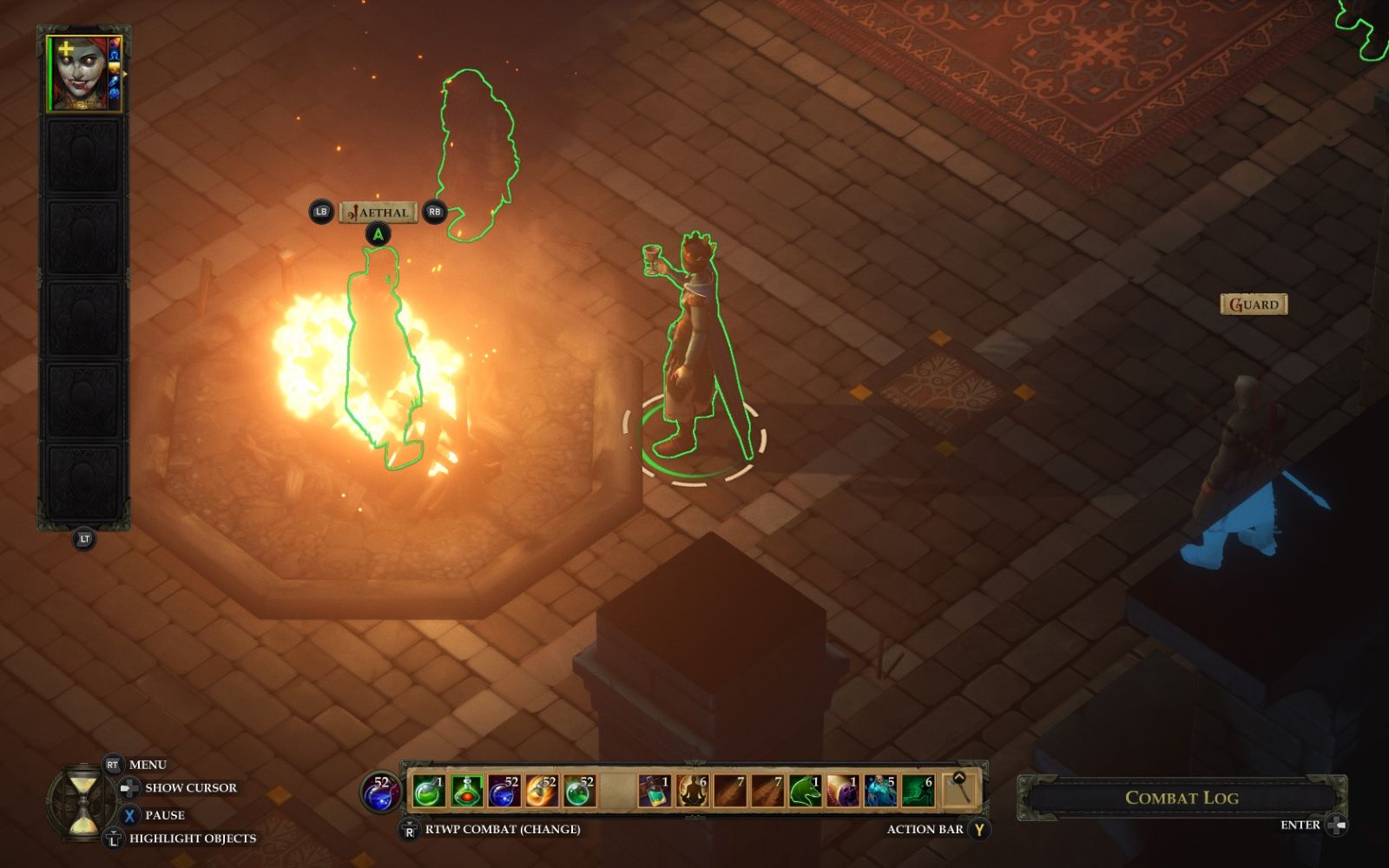This screenshot has width=1389, height=868.
Task: Activate the green wolf head ability
Action: [x=805, y=791]
